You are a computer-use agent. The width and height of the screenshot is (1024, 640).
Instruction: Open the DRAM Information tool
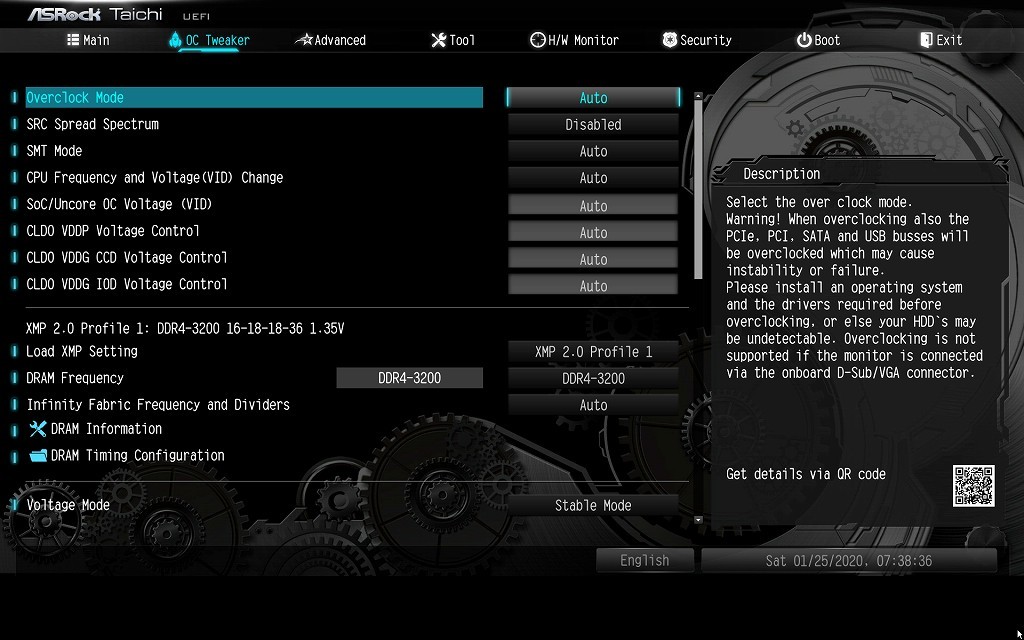(x=106, y=429)
